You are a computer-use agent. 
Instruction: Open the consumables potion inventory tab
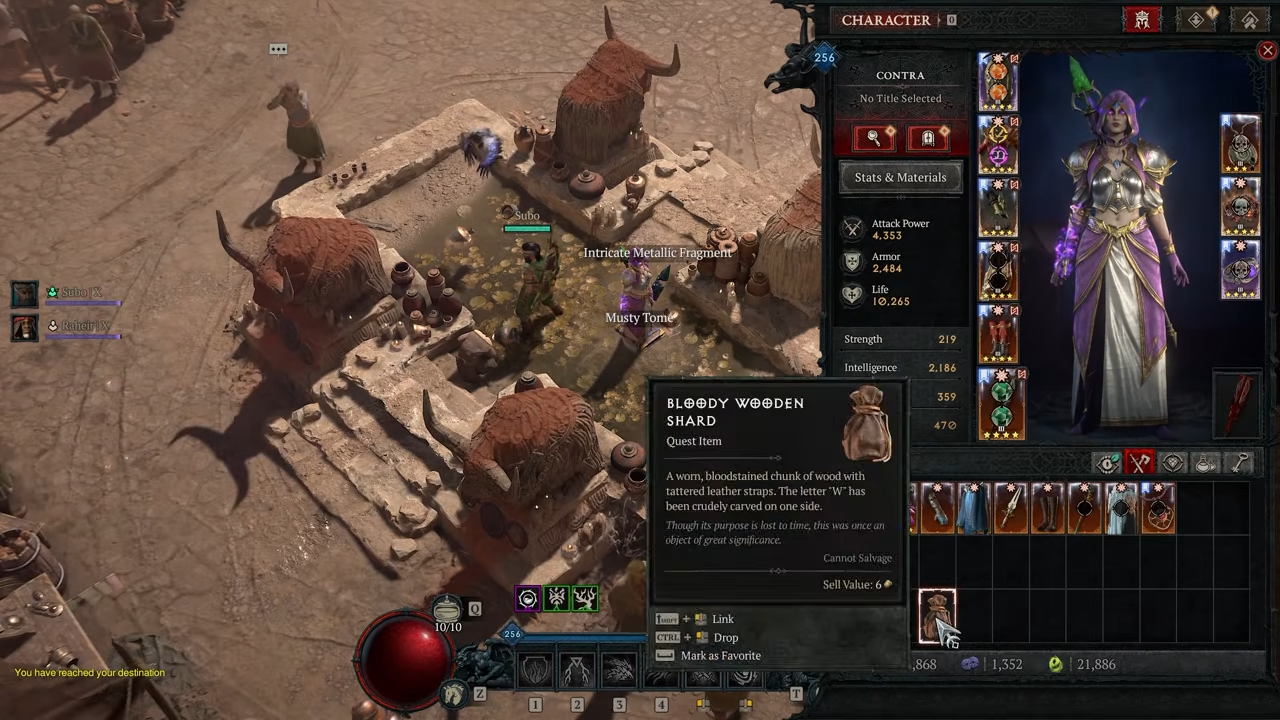pyautogui.click(x=1207, y=462)
